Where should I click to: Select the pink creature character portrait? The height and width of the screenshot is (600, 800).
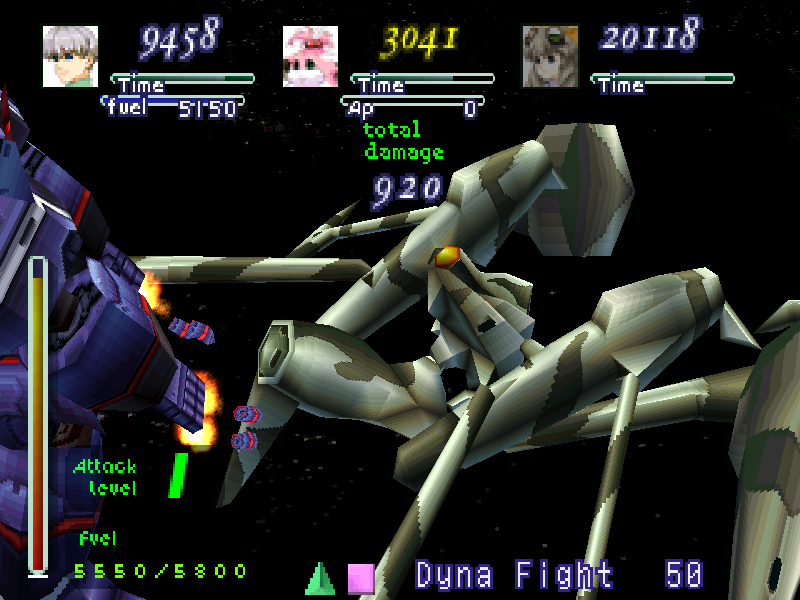310,56
